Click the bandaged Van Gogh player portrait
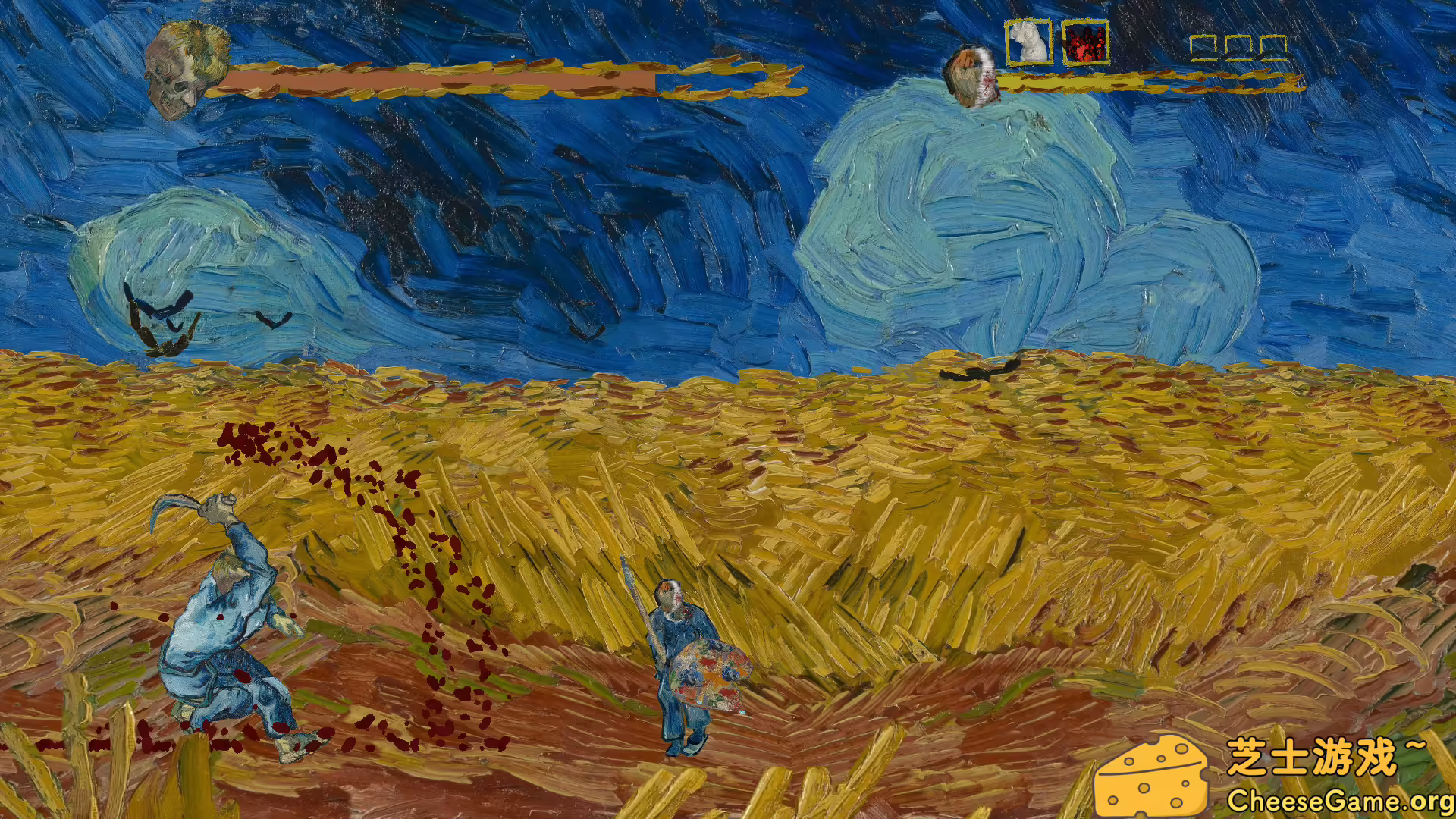The image size is (1456, 819). (972, 76)
